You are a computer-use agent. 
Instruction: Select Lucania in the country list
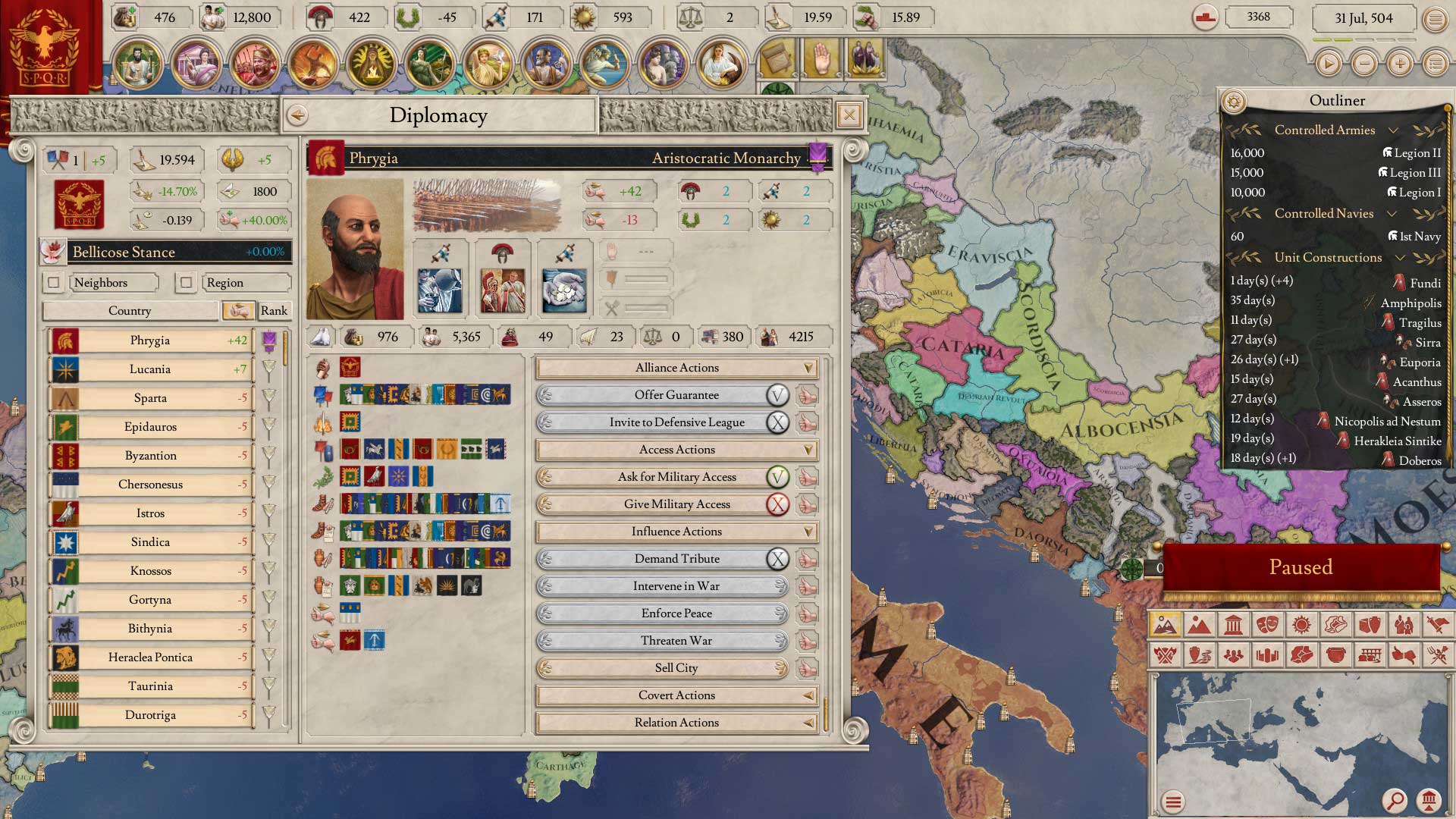150,369
